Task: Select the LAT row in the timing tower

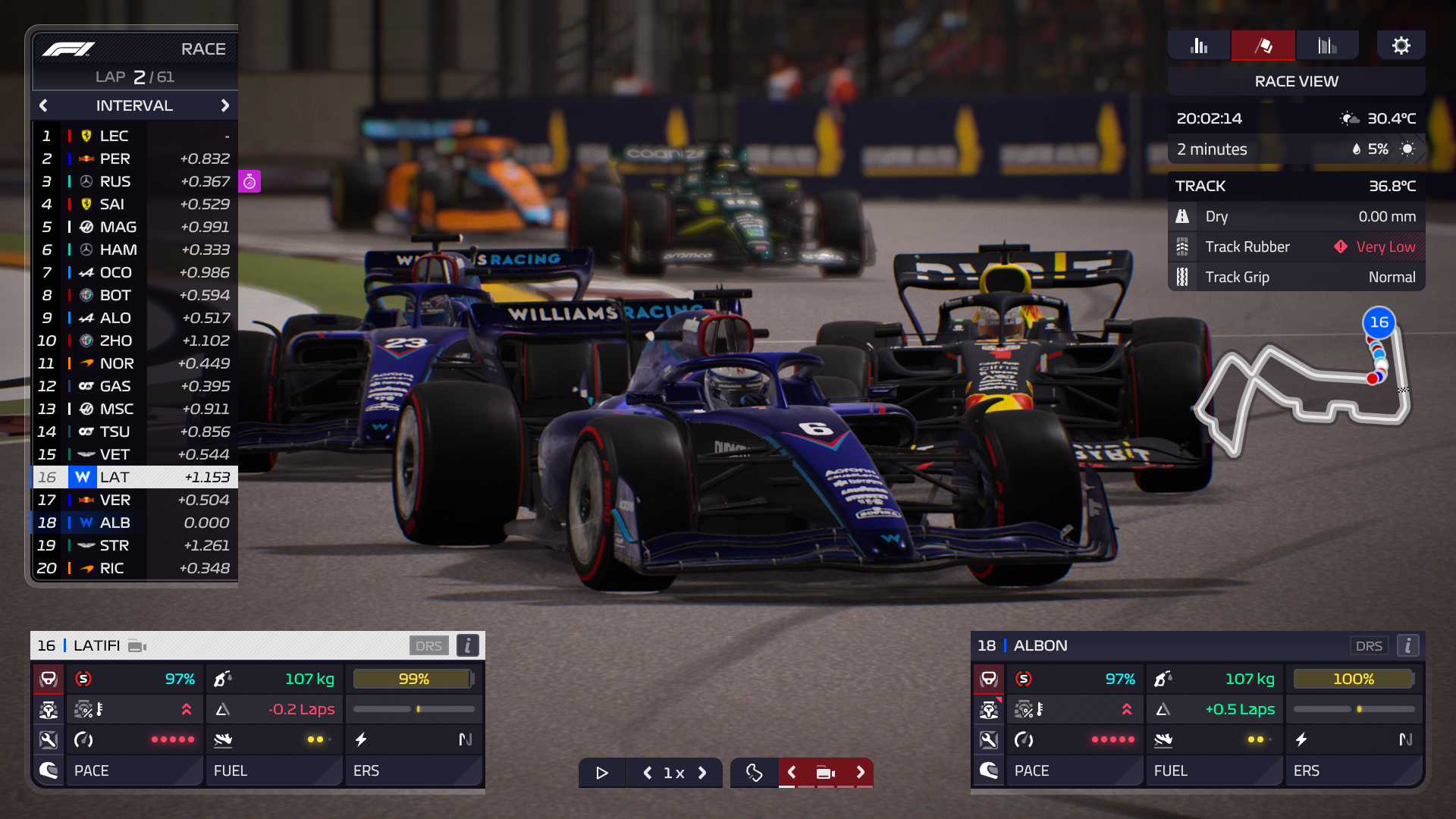Action: tap(133, 477)
